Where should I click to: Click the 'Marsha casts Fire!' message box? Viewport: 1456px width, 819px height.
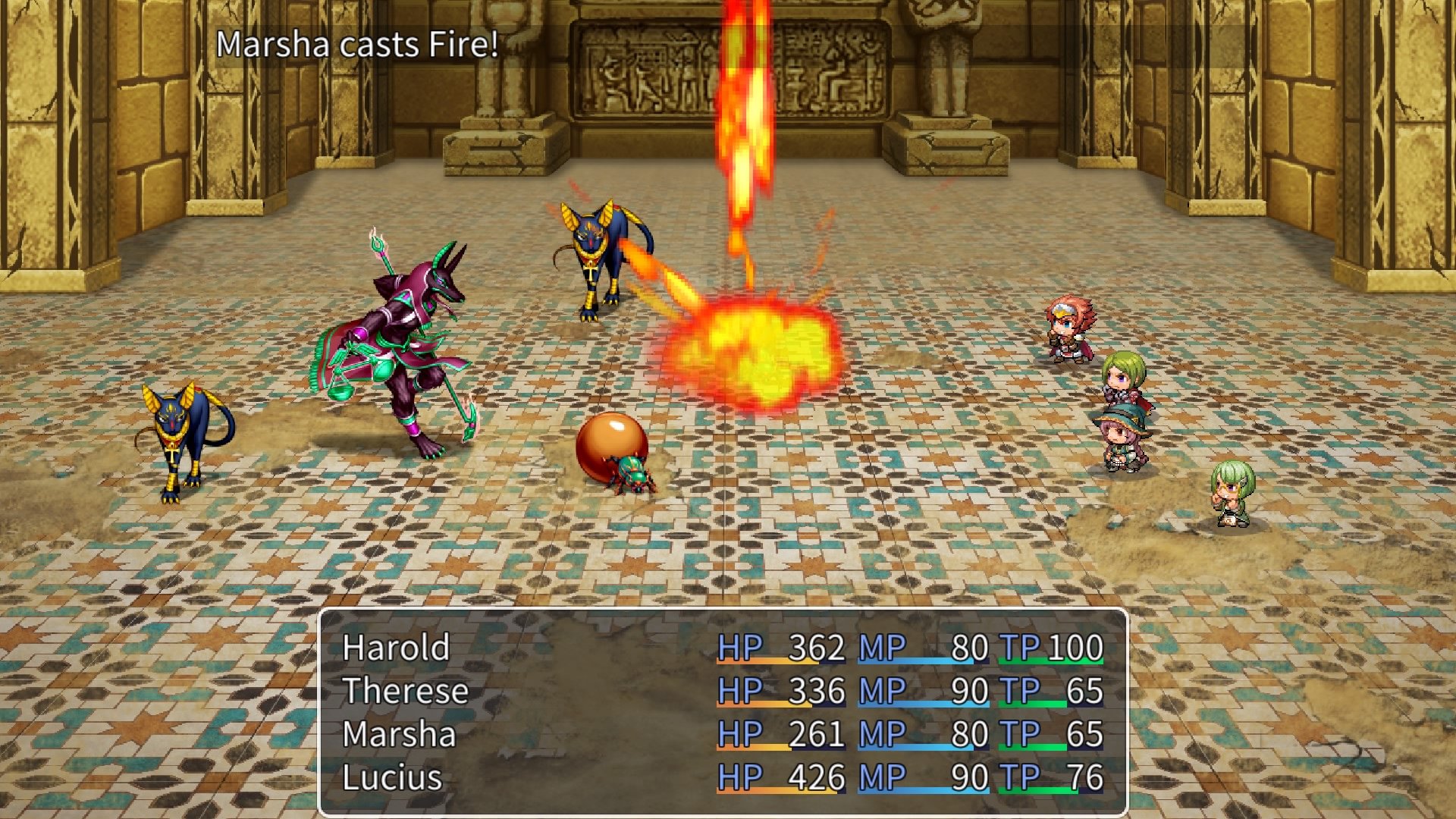356,47
